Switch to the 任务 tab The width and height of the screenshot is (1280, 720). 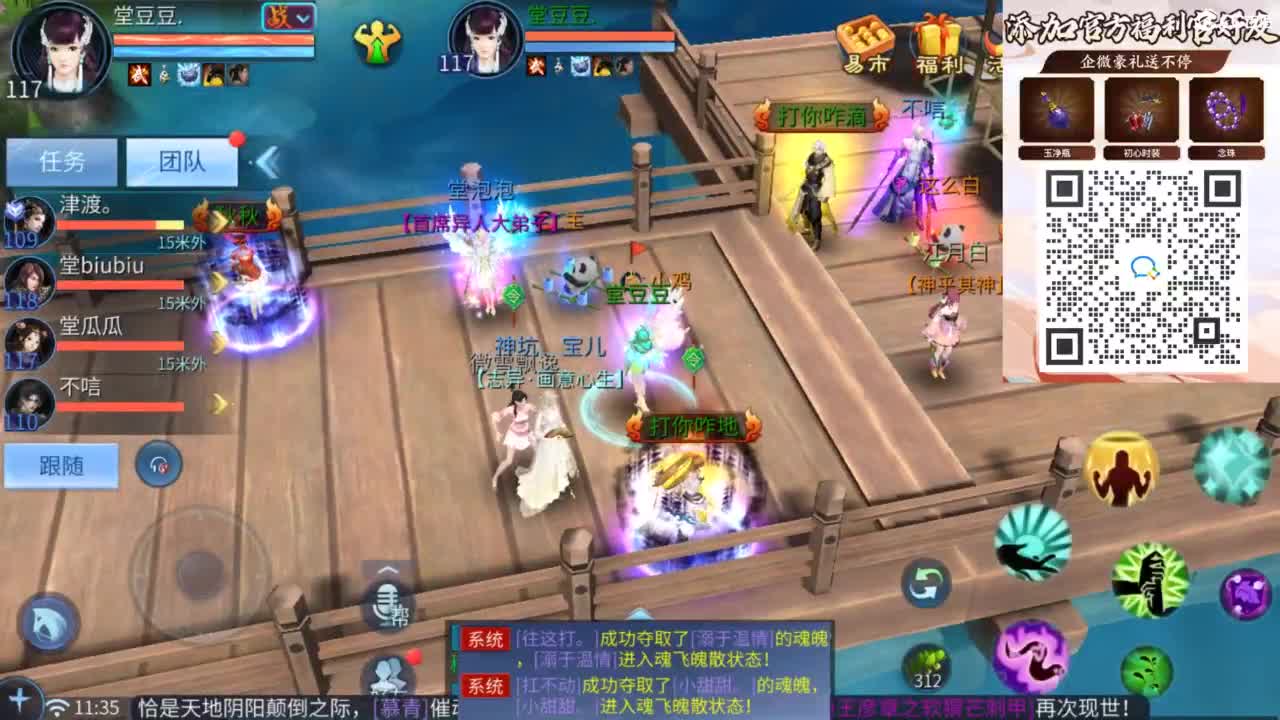[62, 161]
